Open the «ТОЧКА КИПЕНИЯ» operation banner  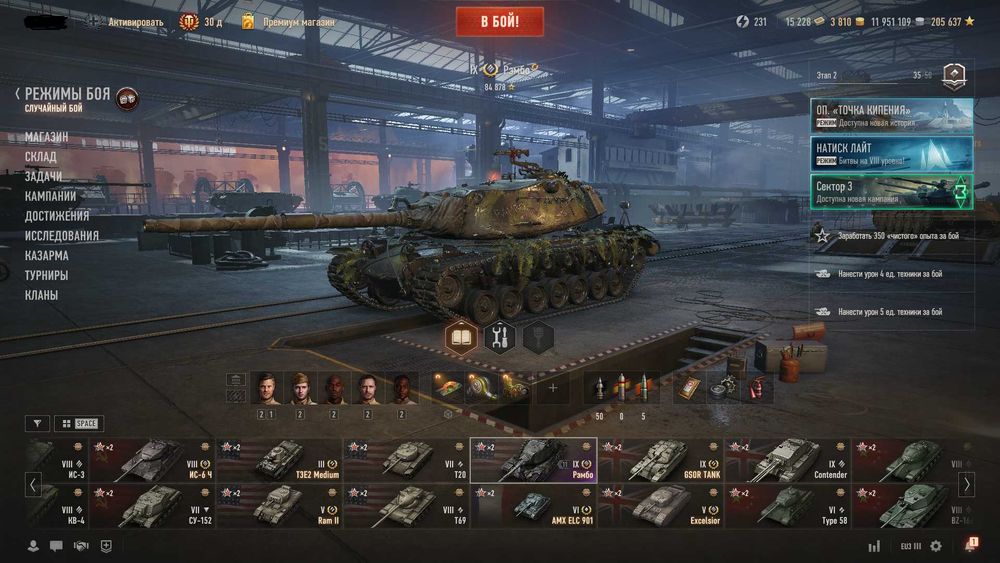coord(891,115)
